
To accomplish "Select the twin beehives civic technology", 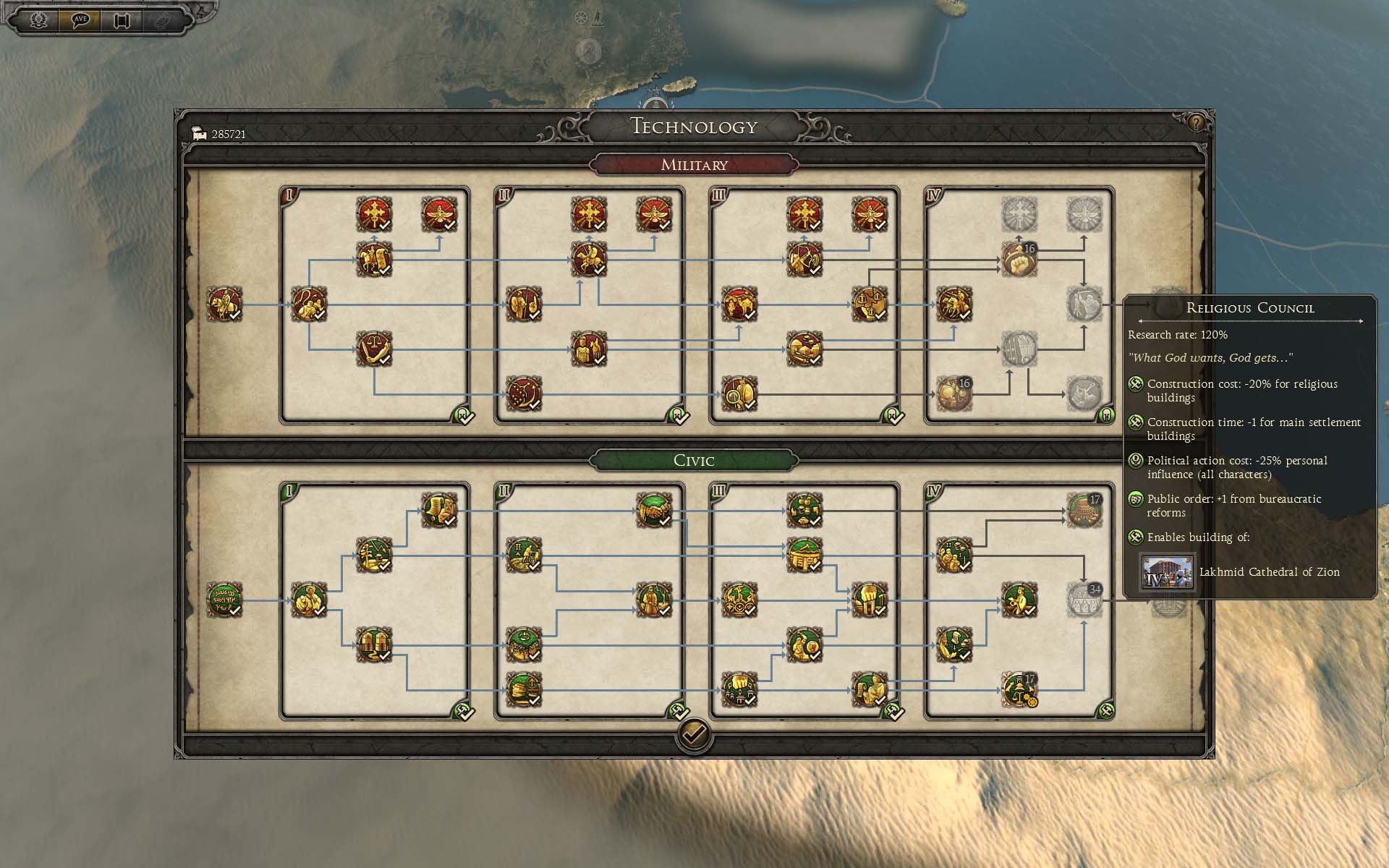I will (373, 644).
